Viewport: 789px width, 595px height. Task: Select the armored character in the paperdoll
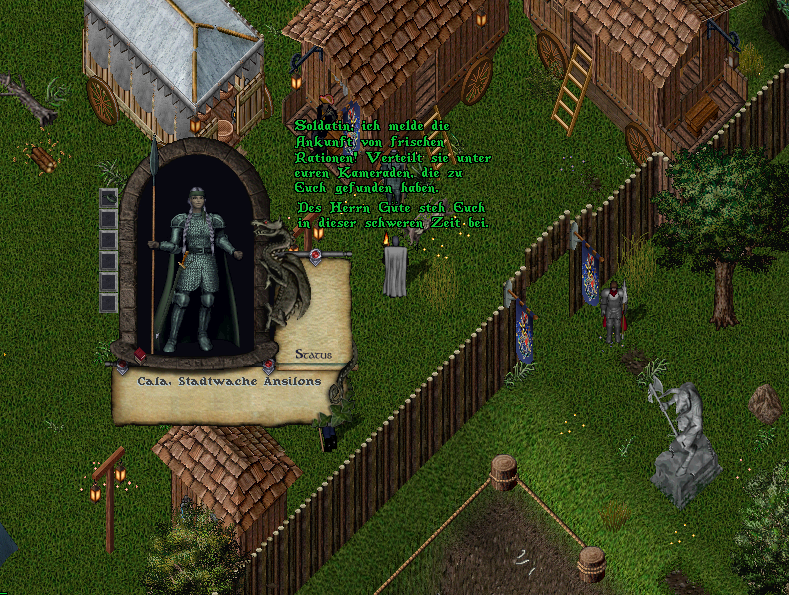click(195, 270)
